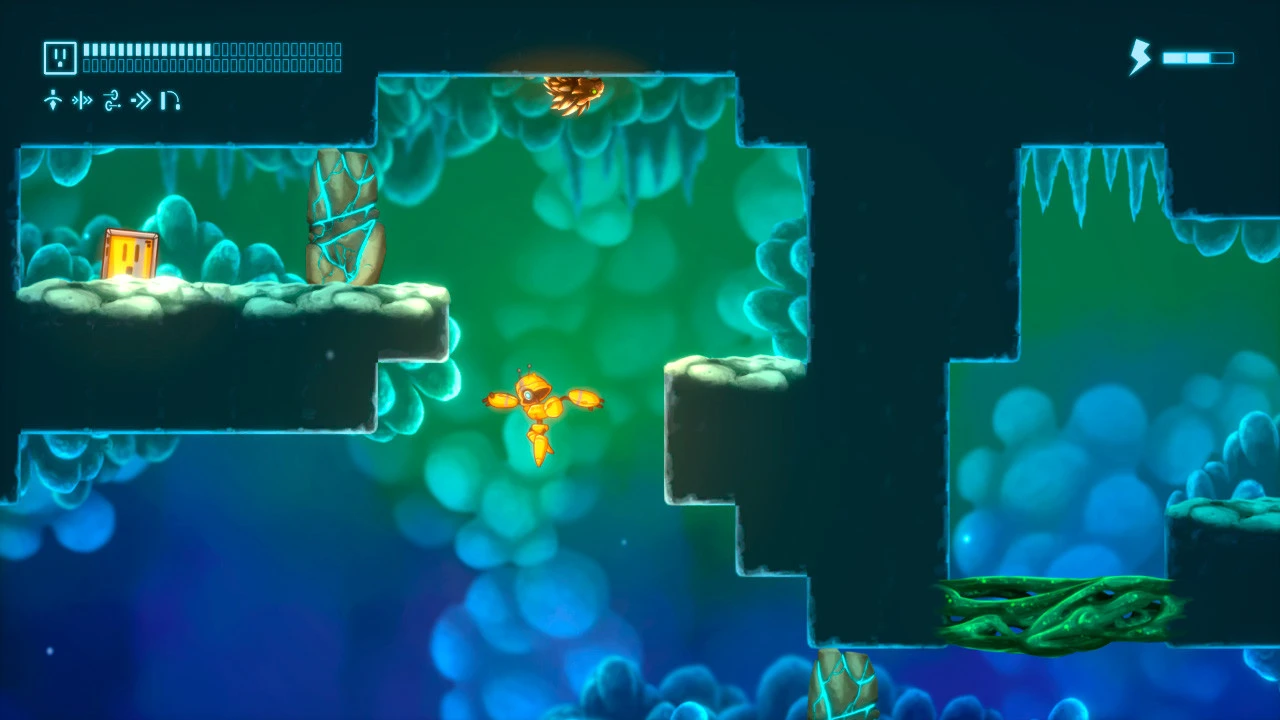Click the last ability icon in the row
This screenshot has height=720, width=1280.
[169, 101]
